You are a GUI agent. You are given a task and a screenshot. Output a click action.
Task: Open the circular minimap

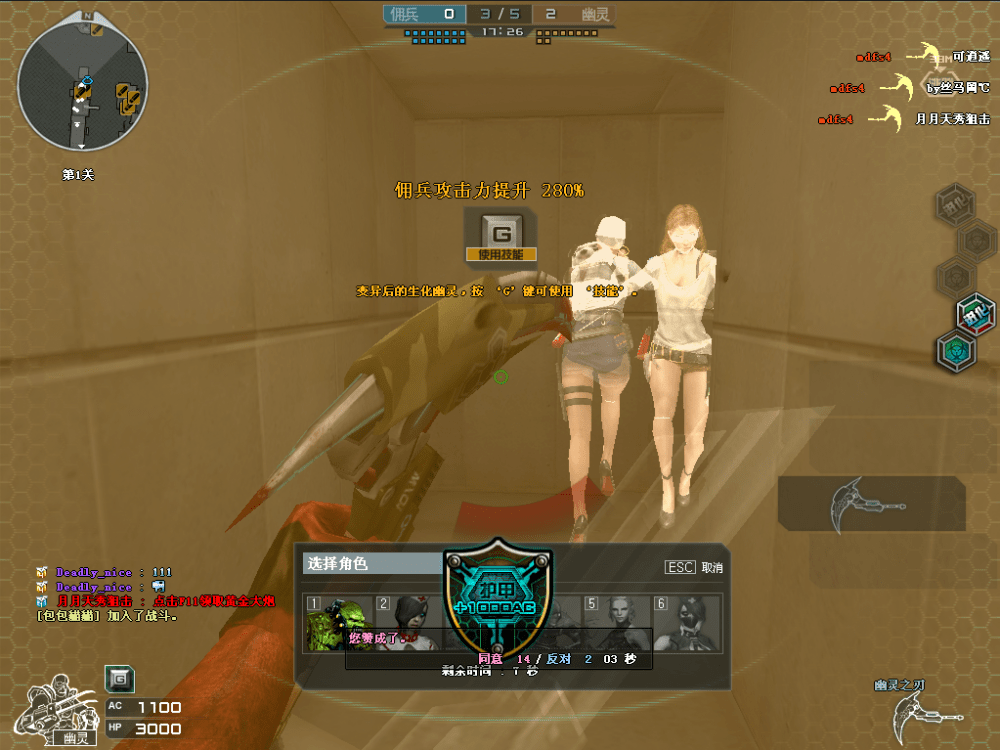pos(83,86)
